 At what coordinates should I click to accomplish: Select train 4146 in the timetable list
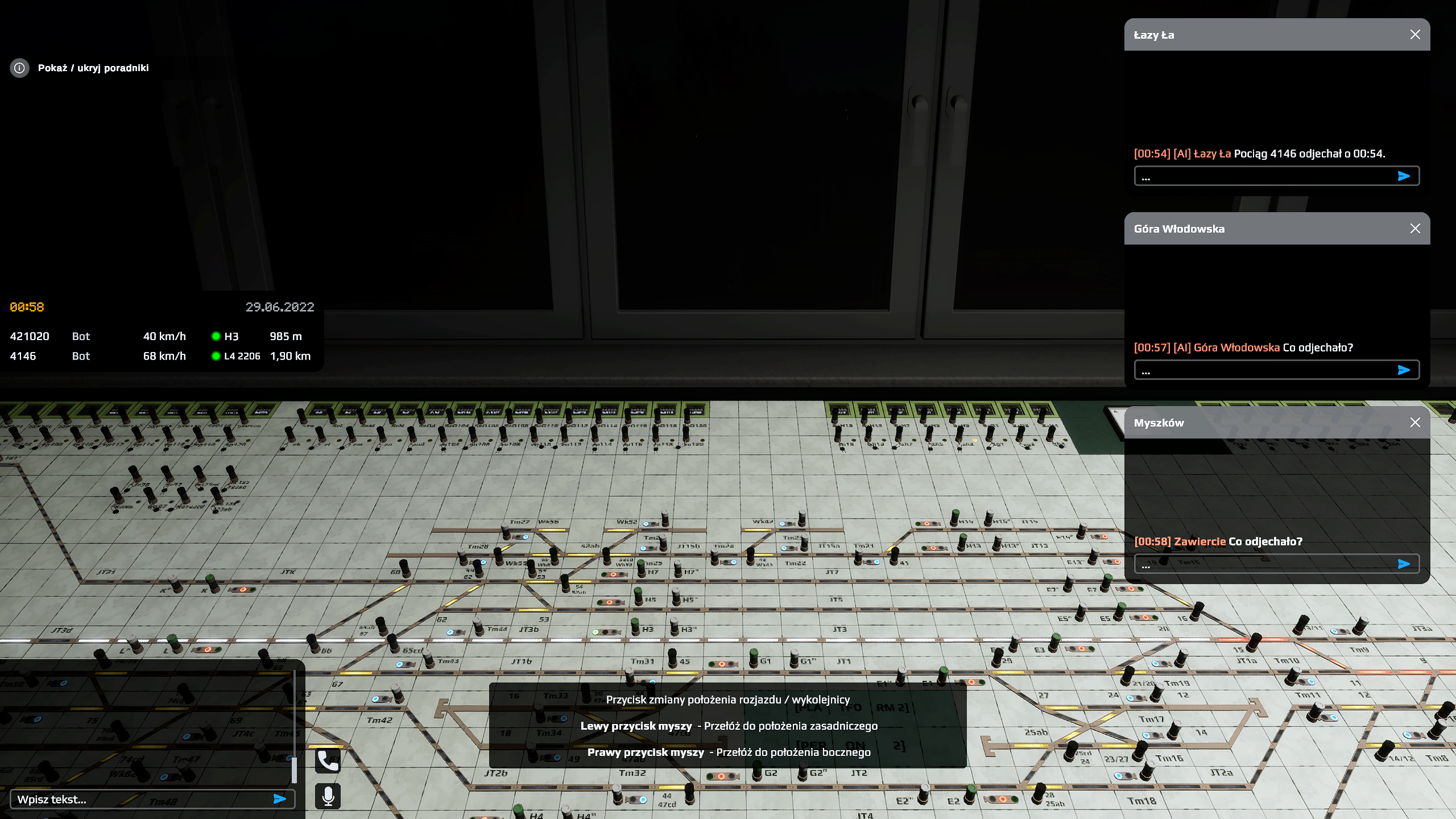(23, 356)
